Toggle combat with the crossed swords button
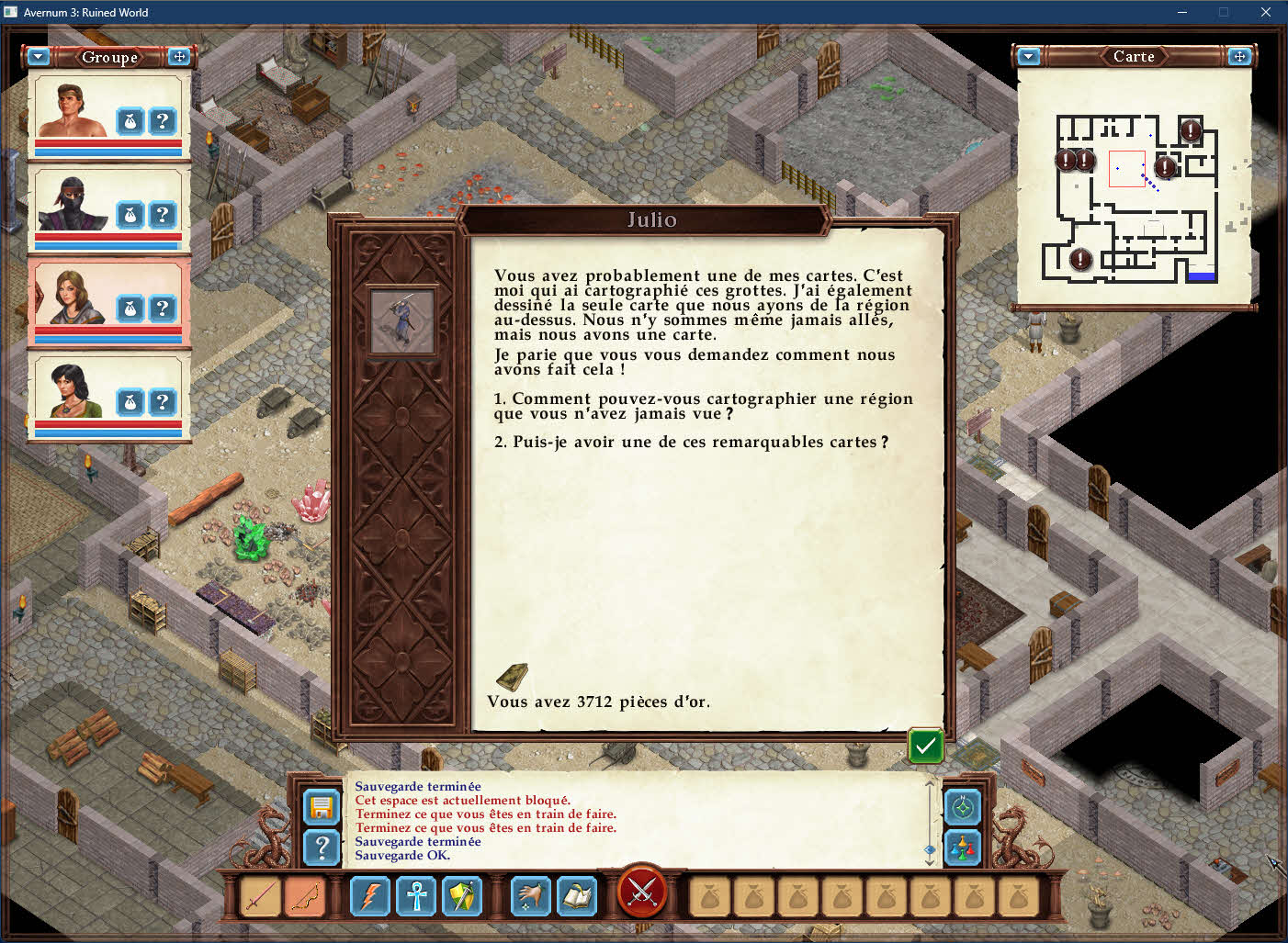Viewport: 1288px width, 943px height. (x=642, y=891)
